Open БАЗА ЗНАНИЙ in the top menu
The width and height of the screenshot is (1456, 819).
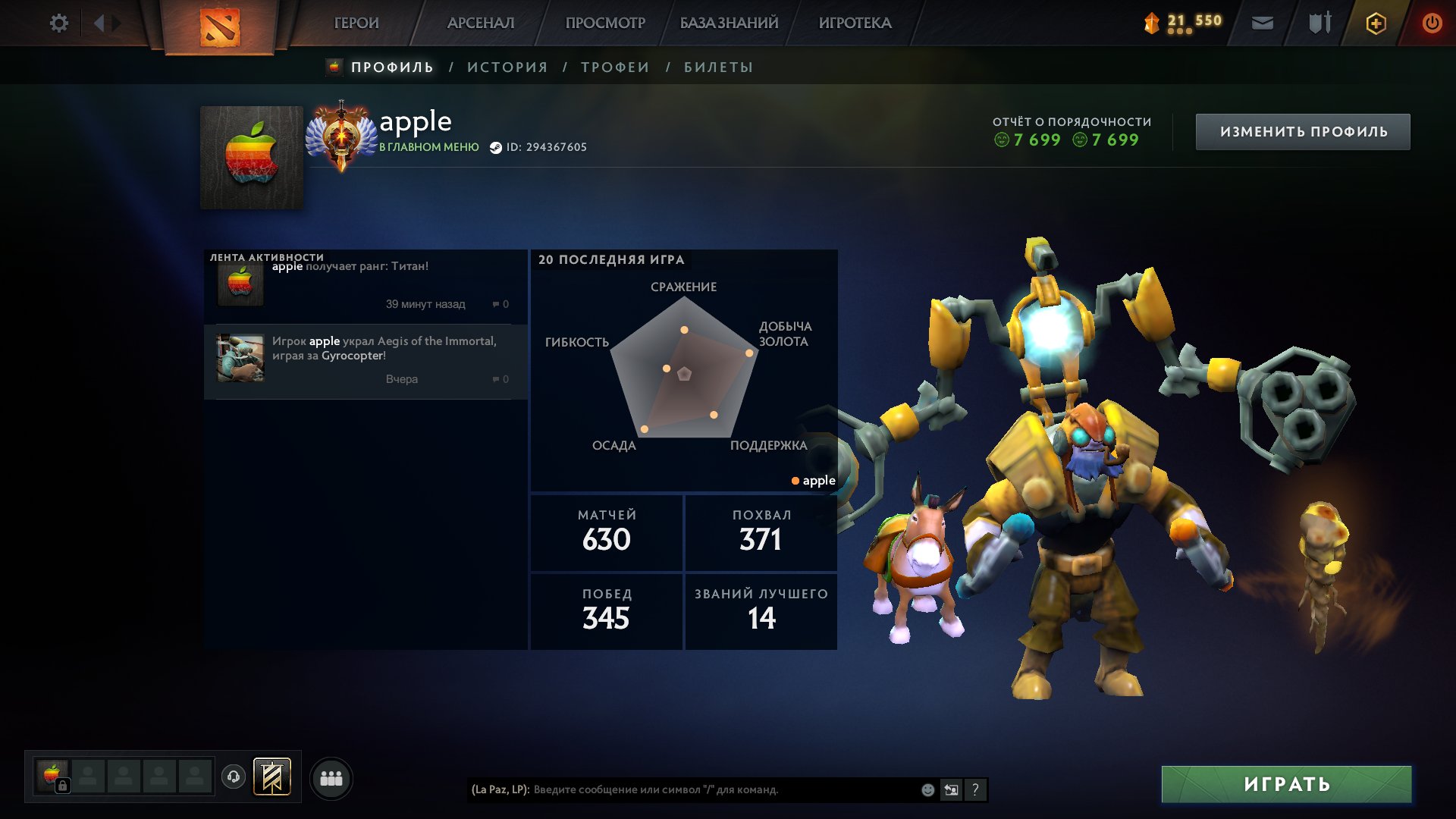(x=729, y=23)
